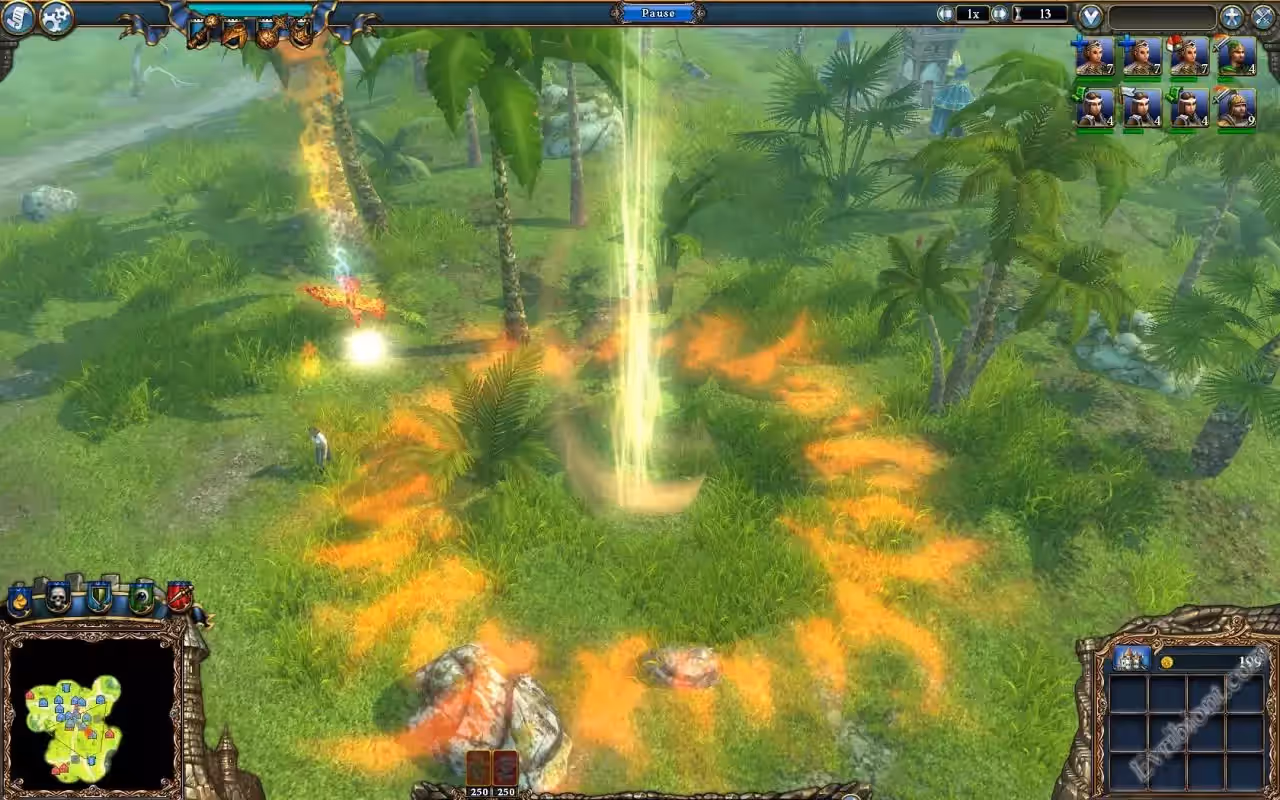The width and height of the screenshot is (1280, 800).
Task: Increase game speed with right arrow
Action: [x=998, y=14]
